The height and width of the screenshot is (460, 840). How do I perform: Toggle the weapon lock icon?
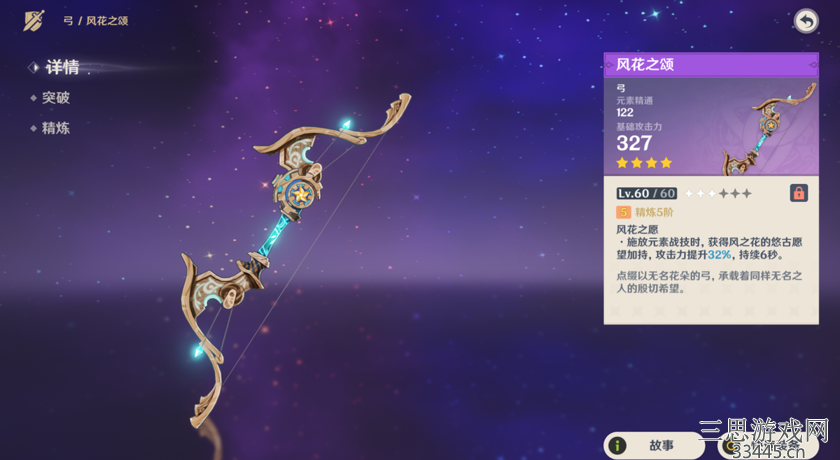click(799, 193)
